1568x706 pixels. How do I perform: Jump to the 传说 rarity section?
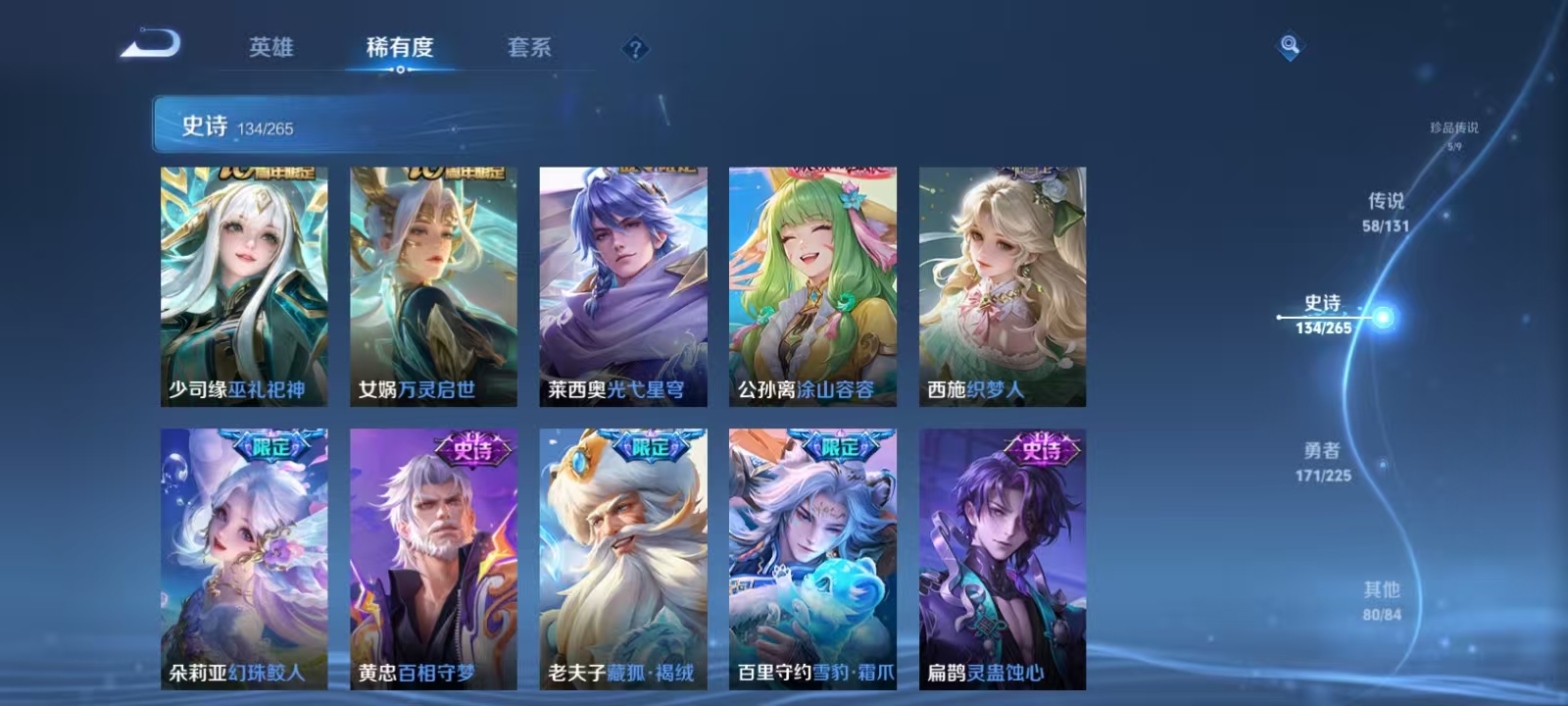point(1387,212)
